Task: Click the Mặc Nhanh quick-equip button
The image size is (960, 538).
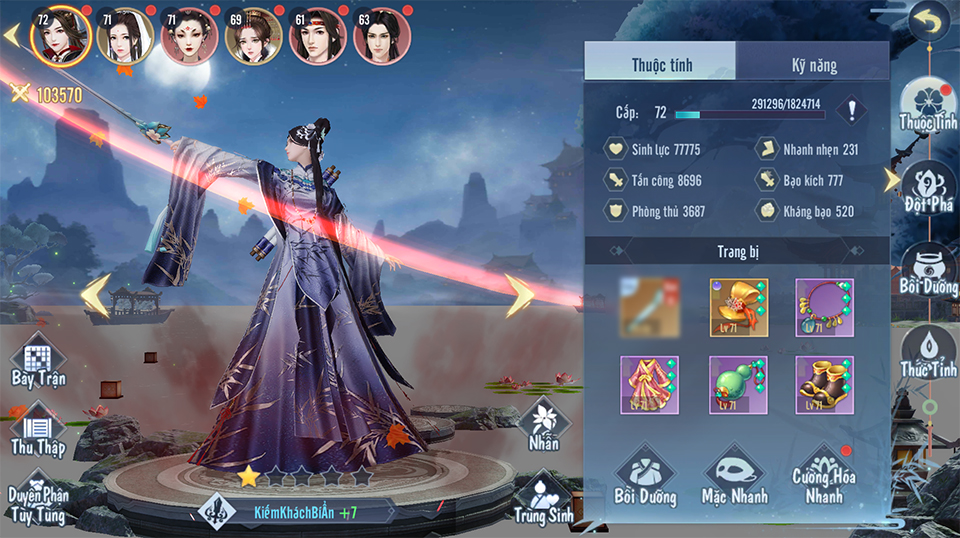Action: click(x=735, y=477)
